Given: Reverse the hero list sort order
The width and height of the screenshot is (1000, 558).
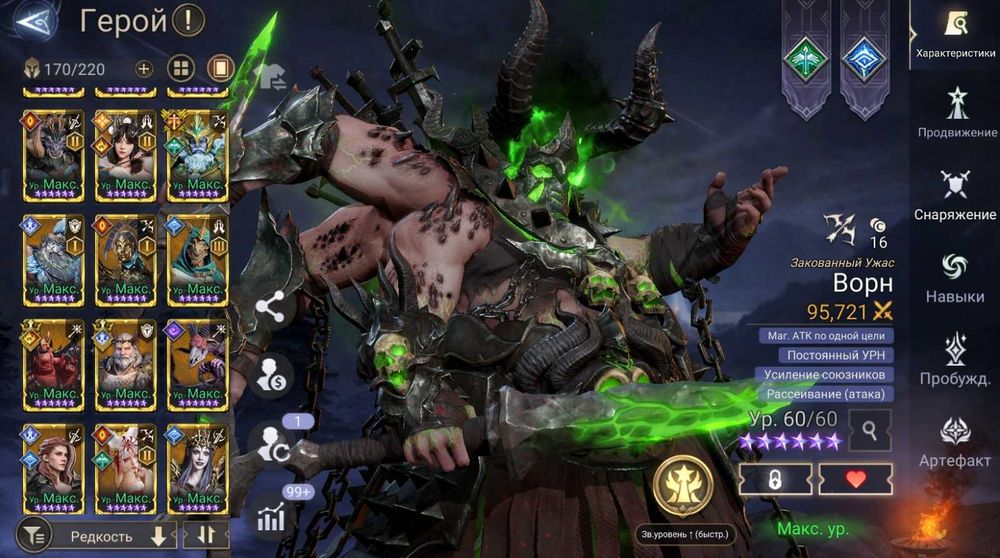Looking at the screenshot, I should (206, 535).
